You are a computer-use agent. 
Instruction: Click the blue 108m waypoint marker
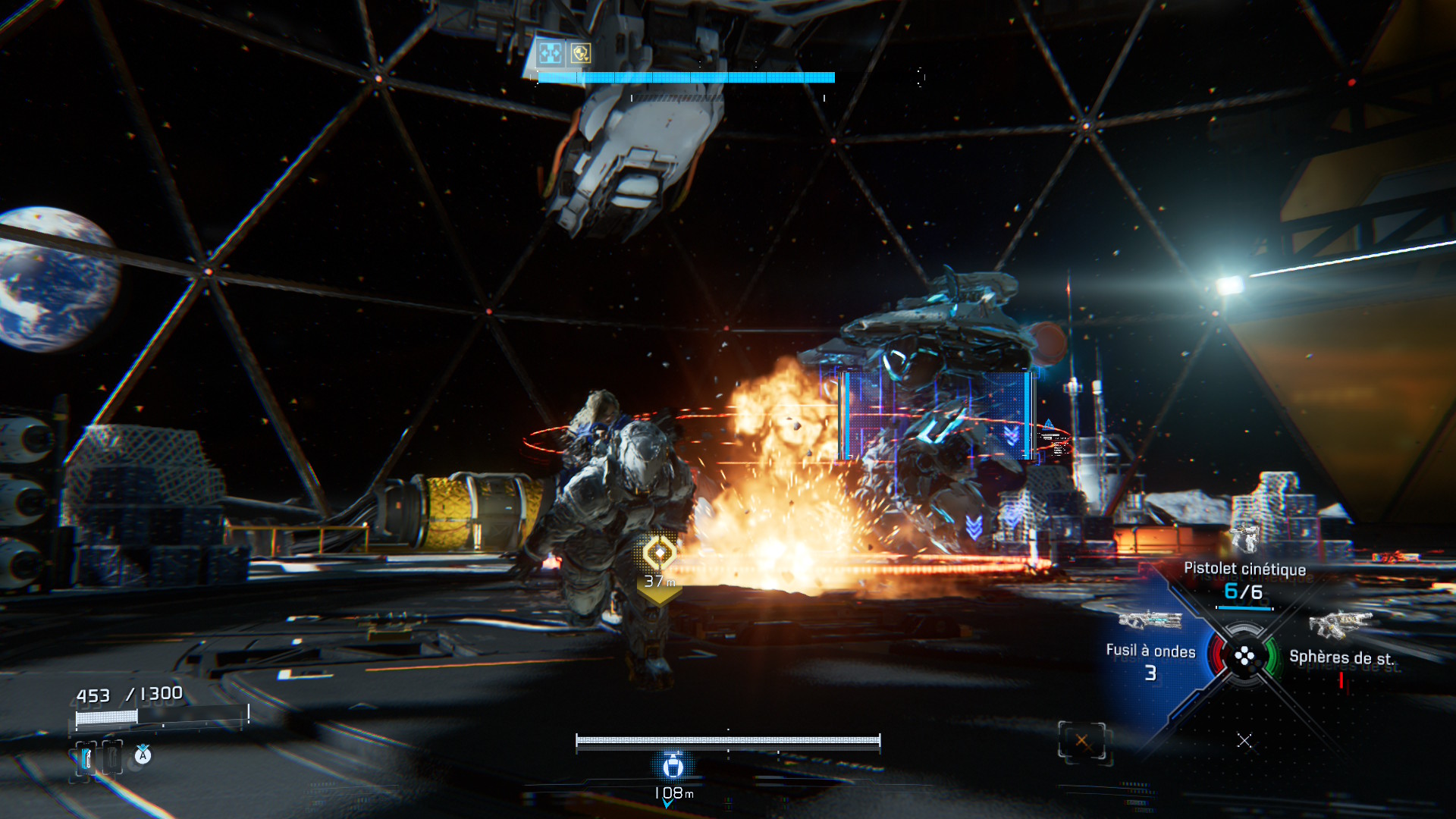point(673,767)
